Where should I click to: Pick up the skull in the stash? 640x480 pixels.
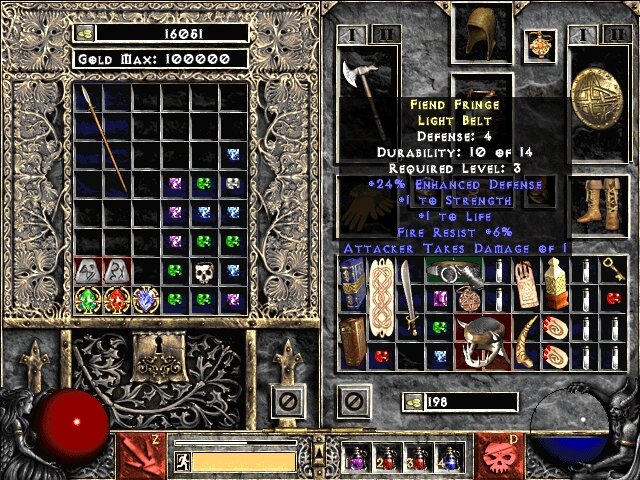click(204, 271)
